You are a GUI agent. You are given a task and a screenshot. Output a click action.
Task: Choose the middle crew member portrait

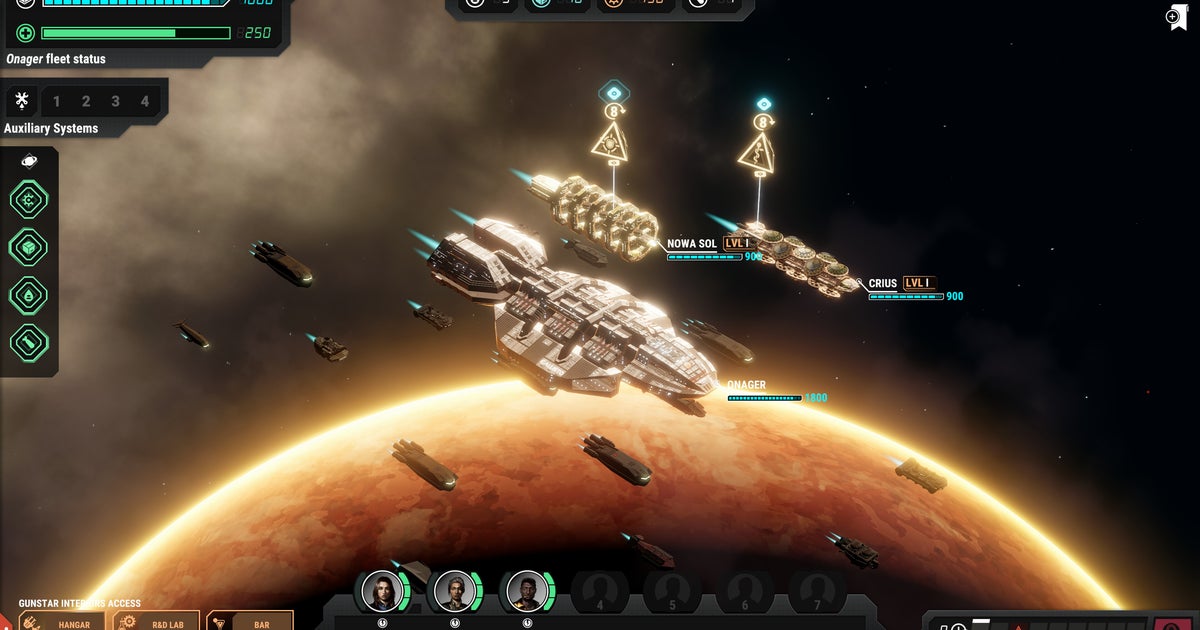pyautogui.click(x=455, y=591)
